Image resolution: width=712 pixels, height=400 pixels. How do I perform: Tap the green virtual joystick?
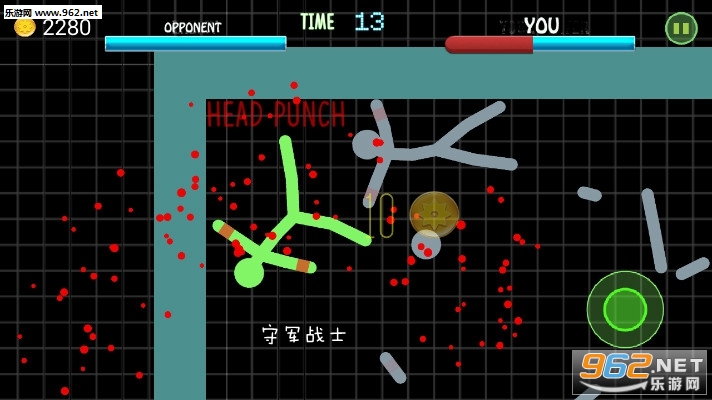625,309
